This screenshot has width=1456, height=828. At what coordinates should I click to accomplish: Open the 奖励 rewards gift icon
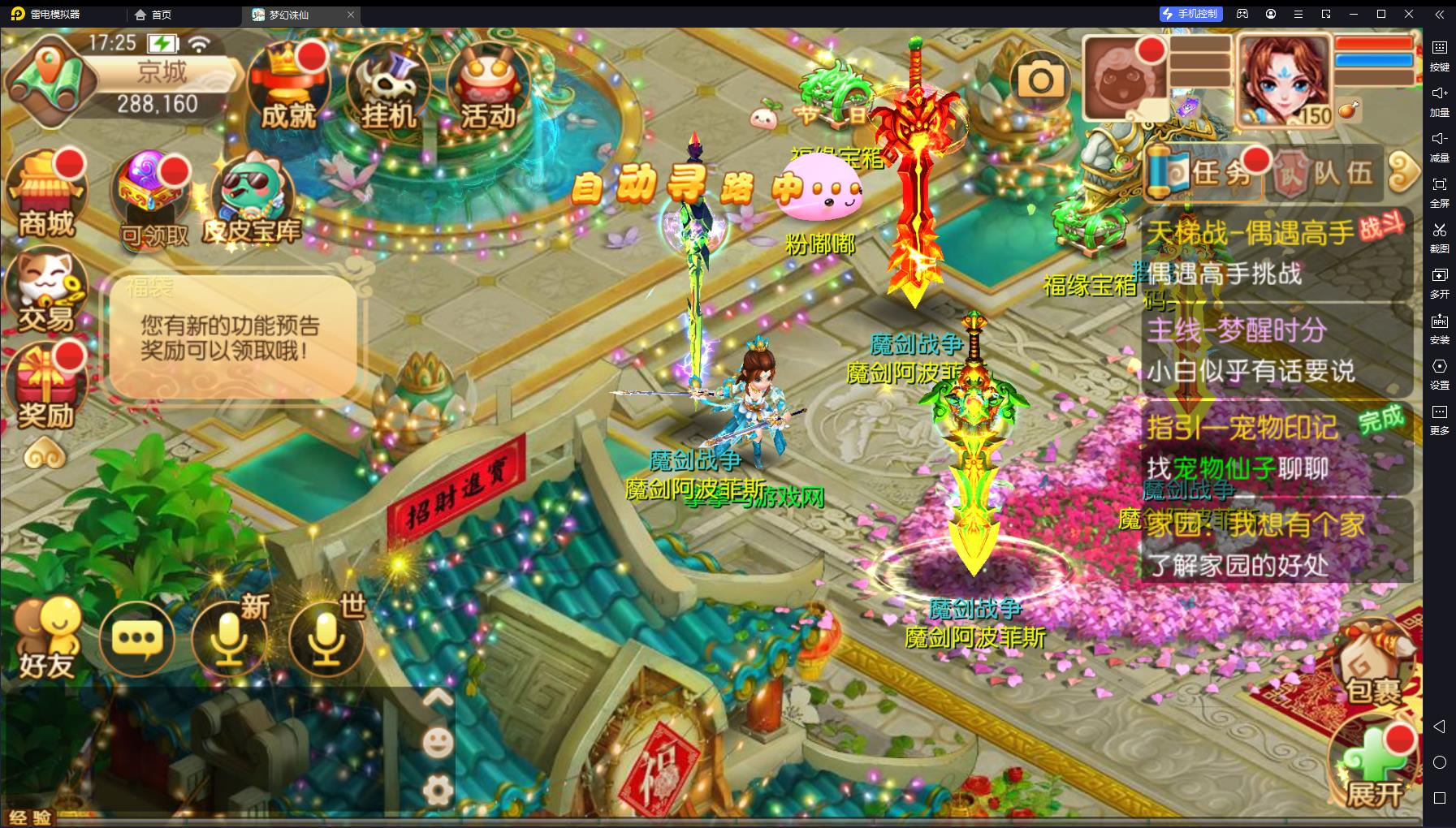click(x=45, y=387)
